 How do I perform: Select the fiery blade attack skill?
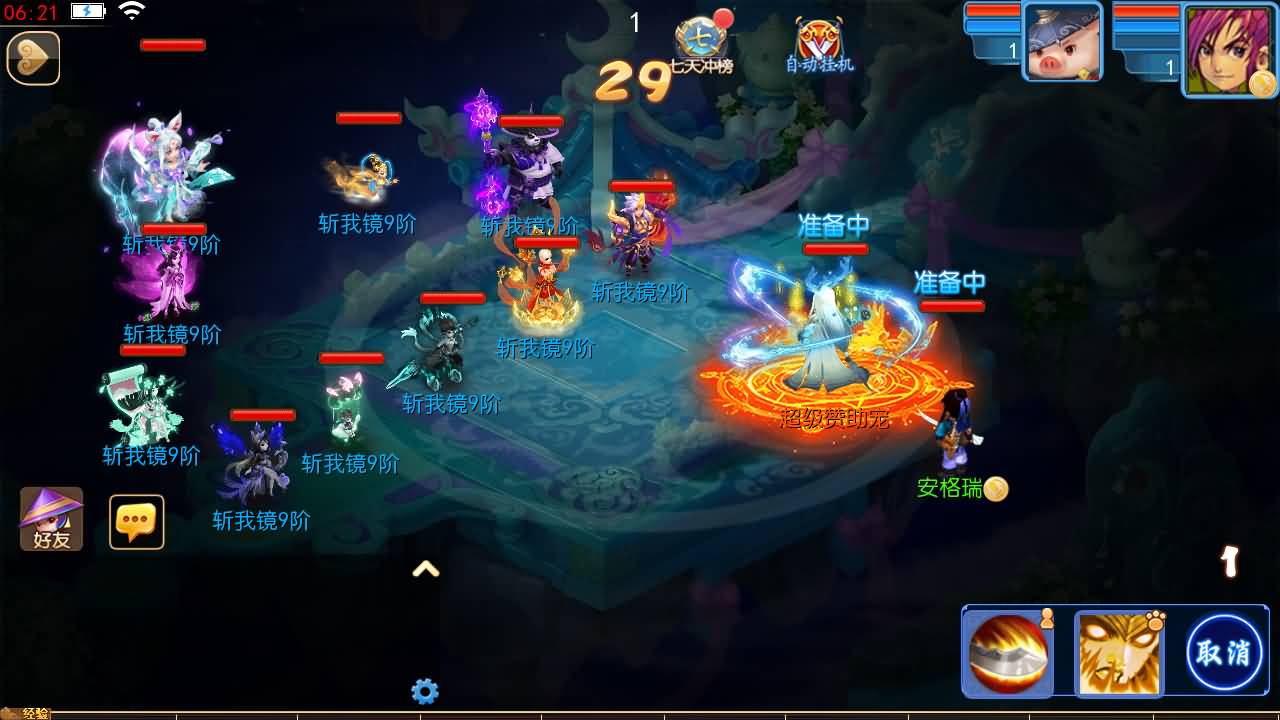coord(1009,652)
